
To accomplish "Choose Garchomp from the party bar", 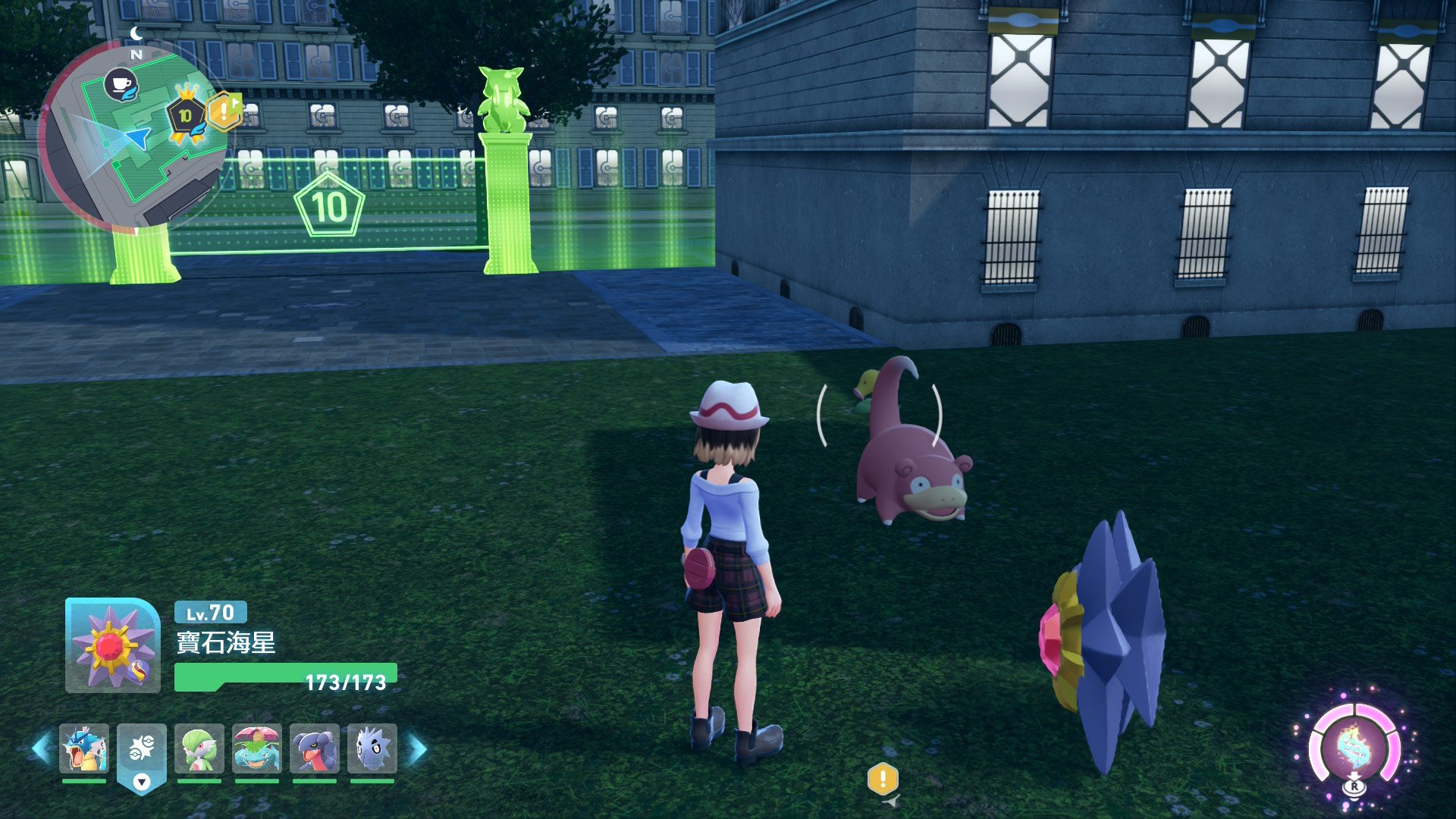I will (x=315, y=748).
